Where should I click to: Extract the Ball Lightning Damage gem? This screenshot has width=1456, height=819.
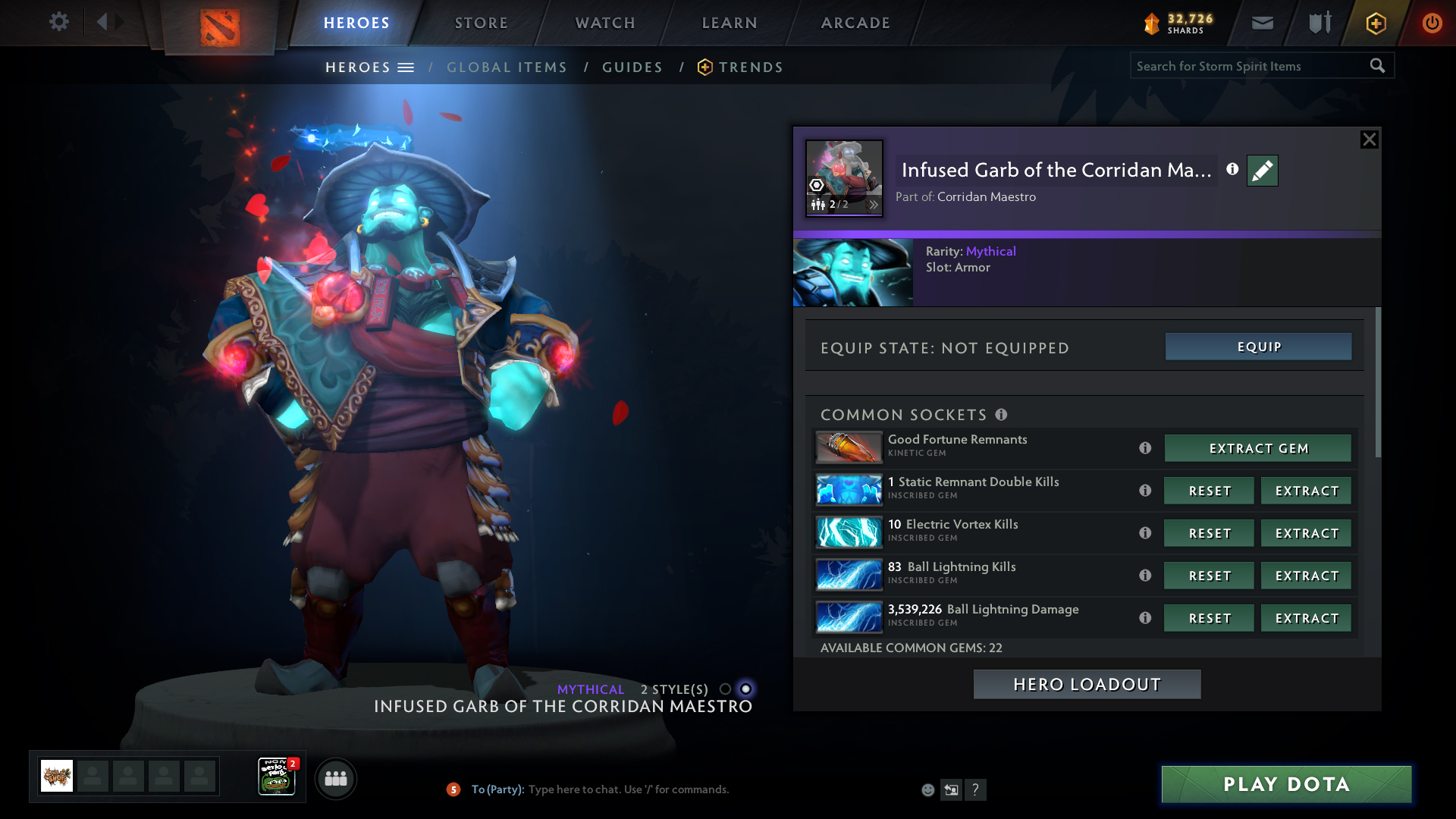pyautogui.click(x=1307, y=619)
